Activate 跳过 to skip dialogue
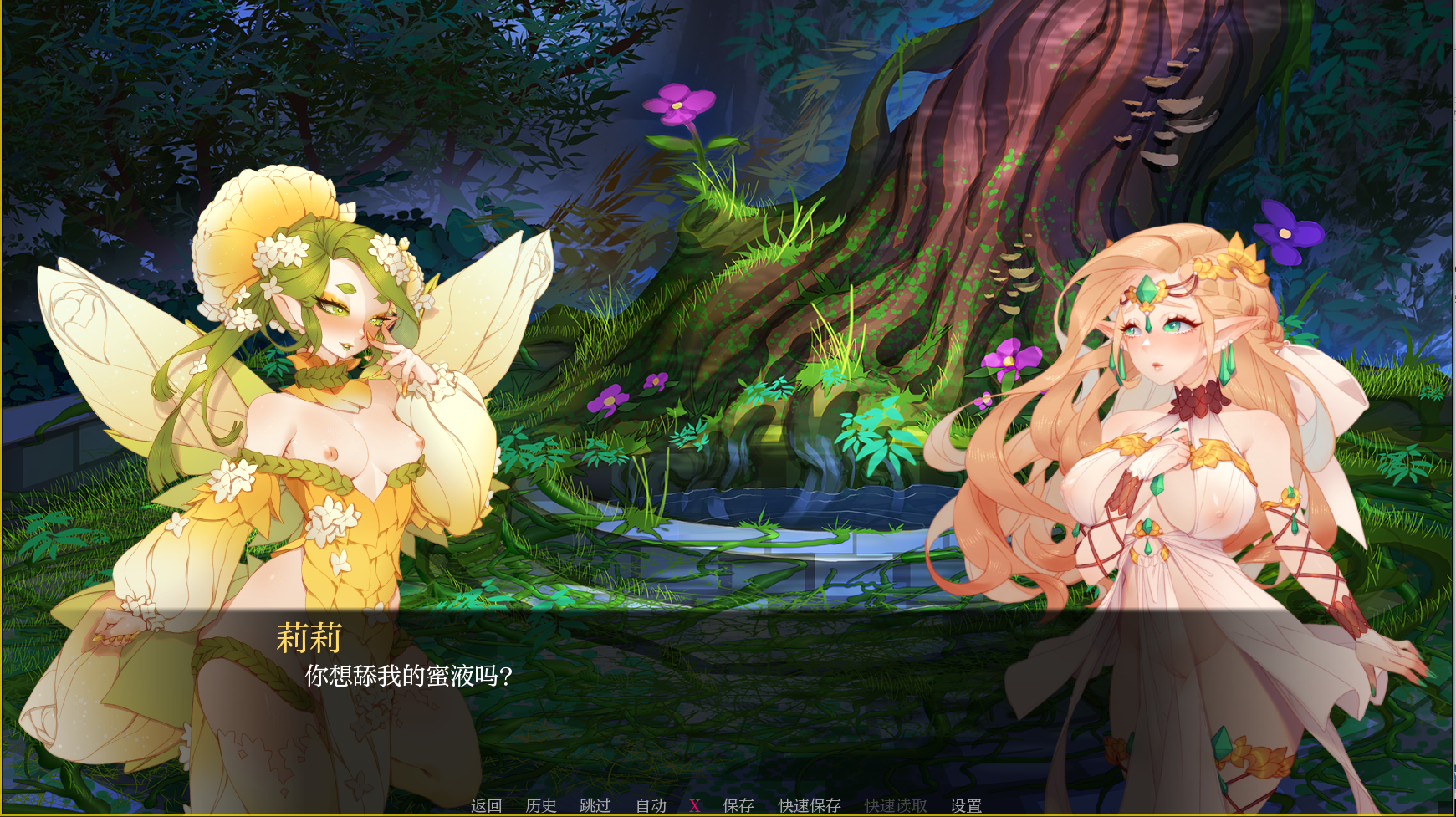This screenshot has height=817, width=1456. (x=595, y=805)
